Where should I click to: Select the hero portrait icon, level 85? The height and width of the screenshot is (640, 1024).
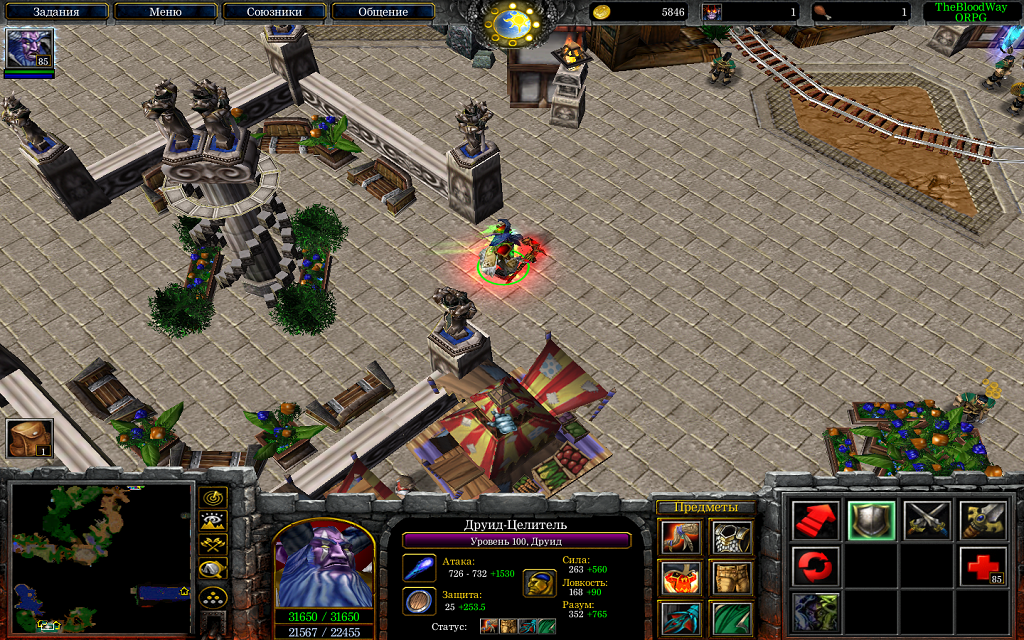[29, 48]
